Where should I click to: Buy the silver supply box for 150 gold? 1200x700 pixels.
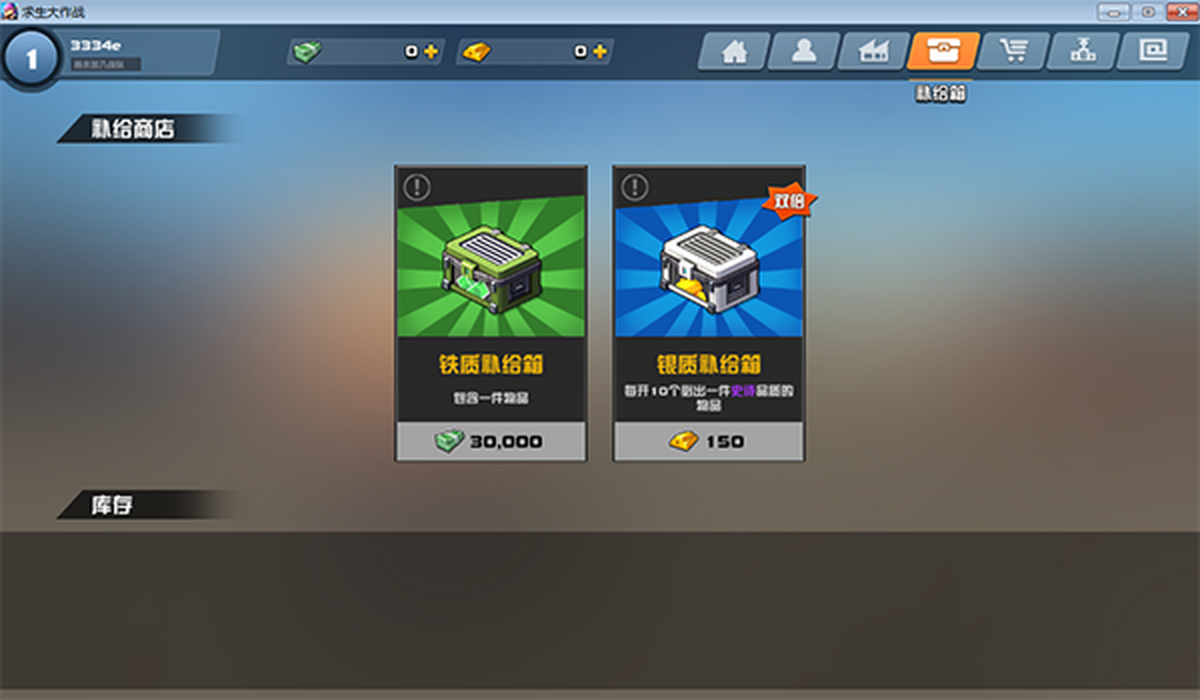(709, 441)
